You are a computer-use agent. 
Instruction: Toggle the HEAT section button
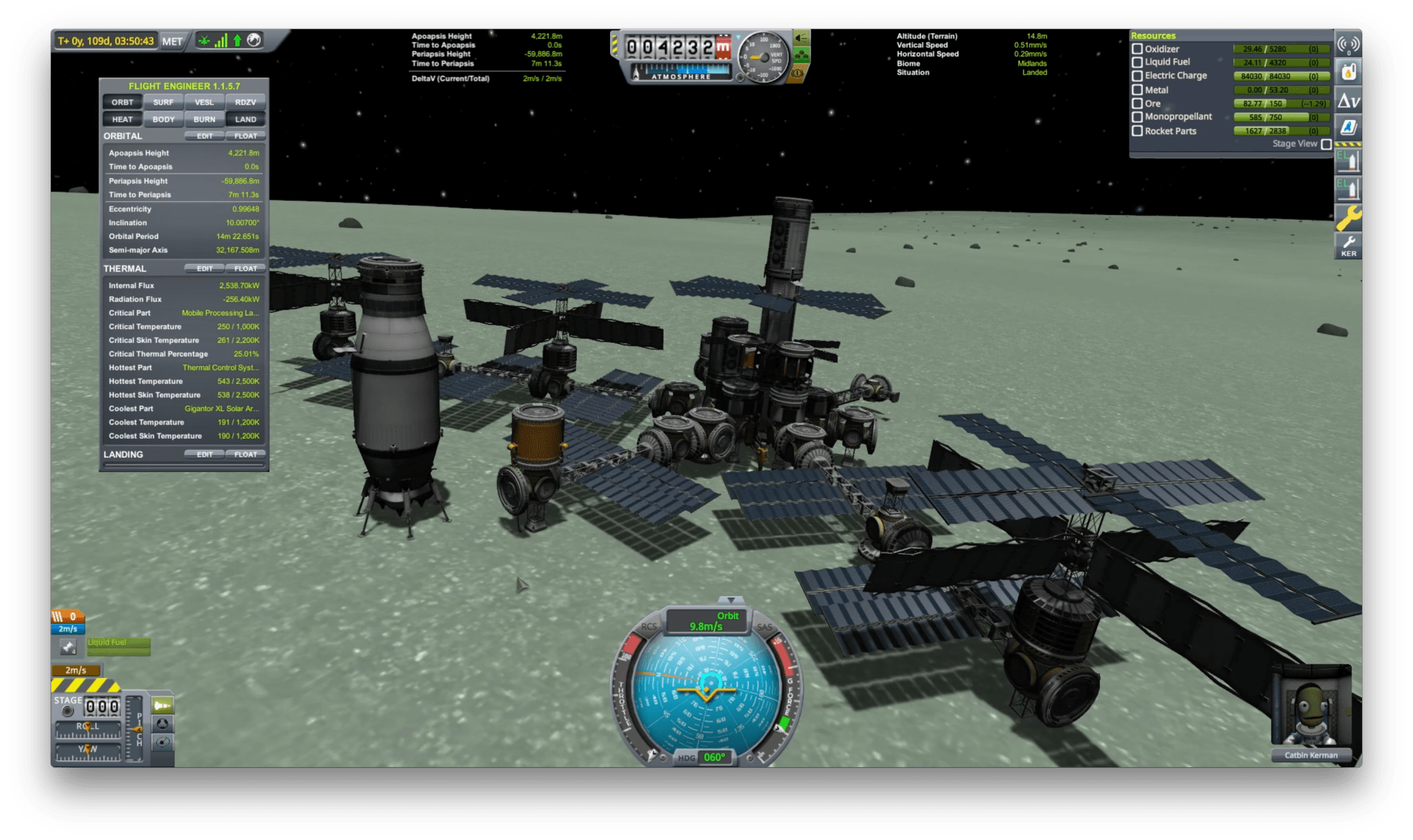click(122, 119)
